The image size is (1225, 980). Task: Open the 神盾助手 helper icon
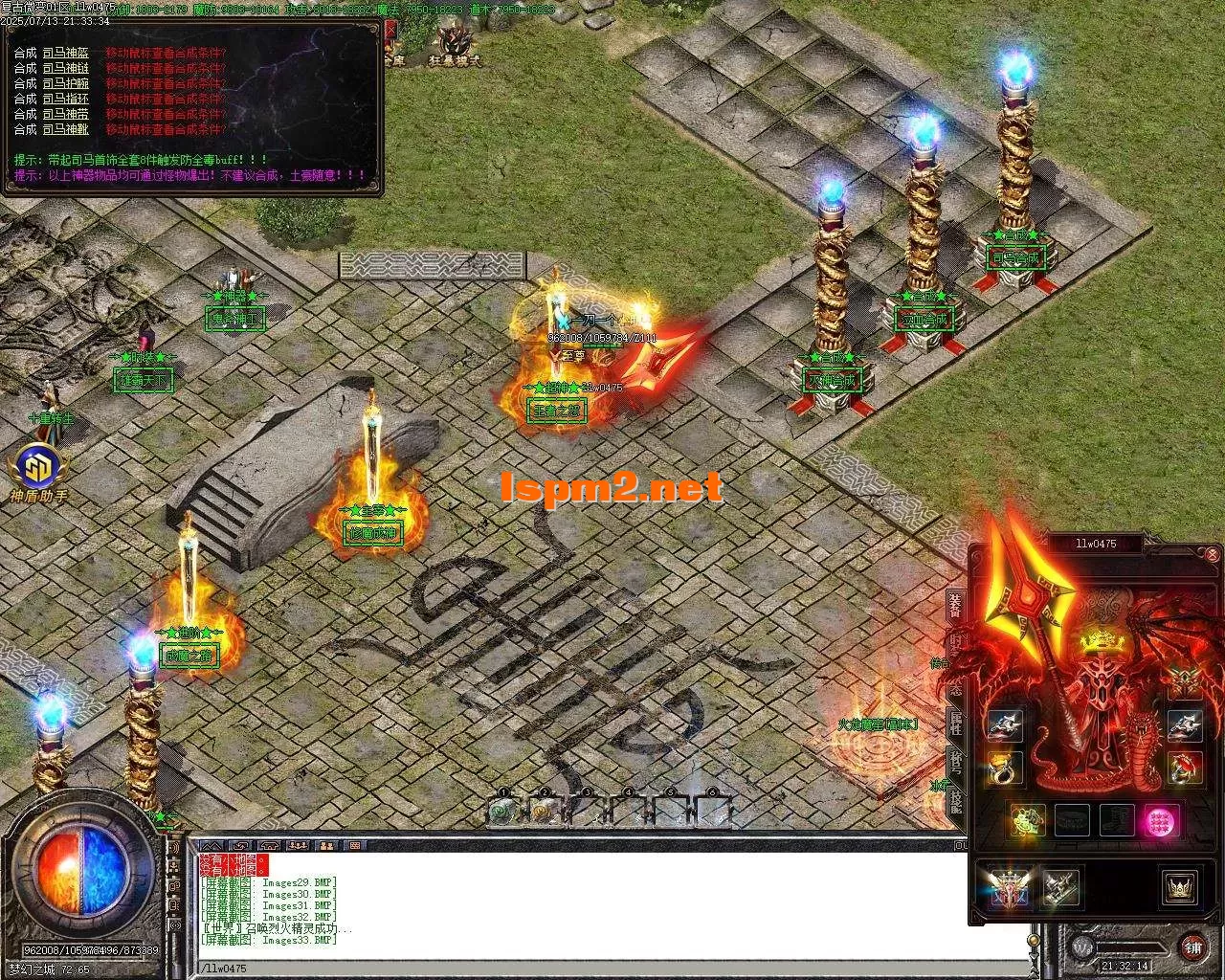pyautogui.click(x=38, y=471)
